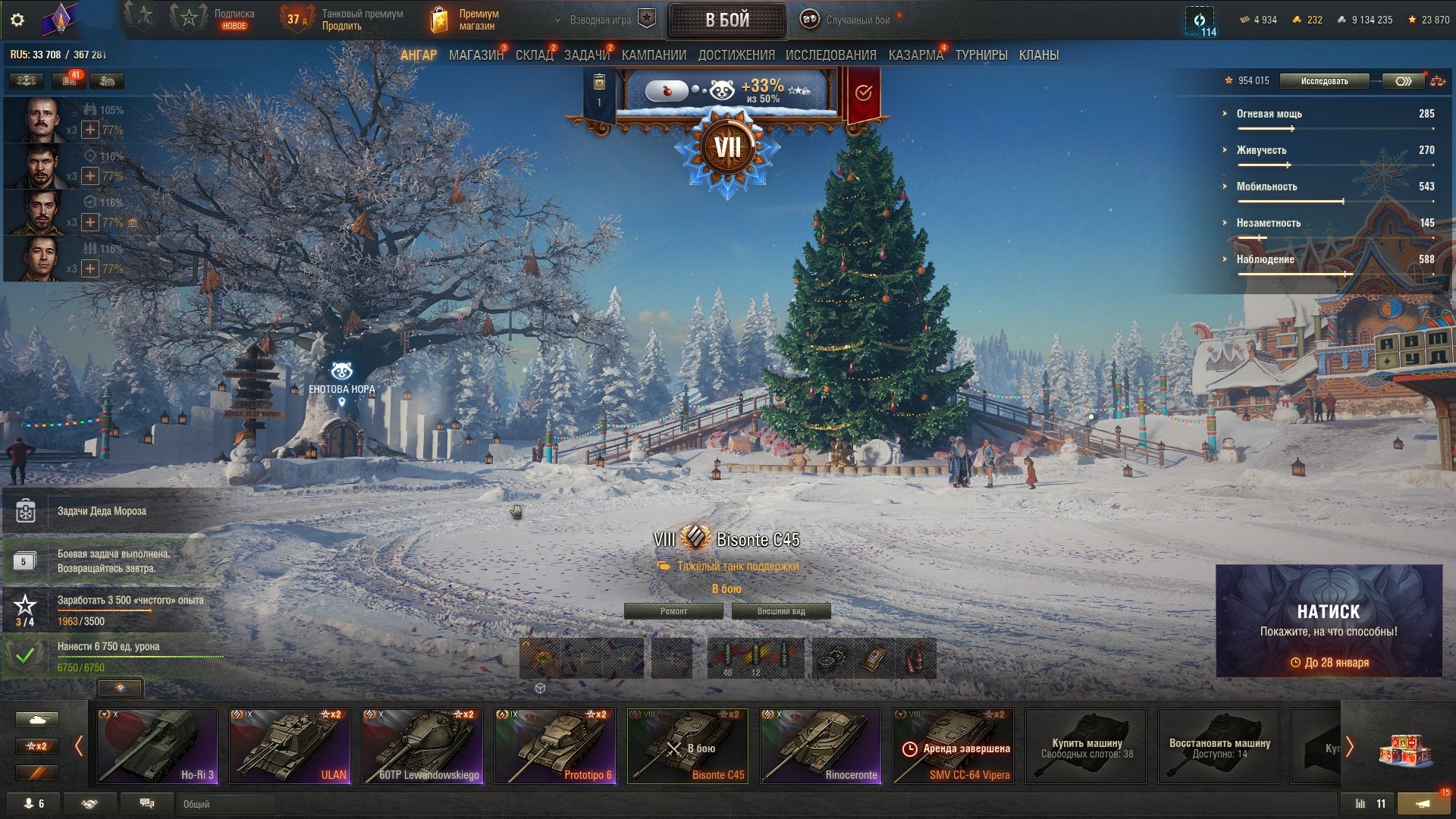Switch to the МАГАЗИН tab
Image resolution: width=1456 pixels, height=819 pixels.
[x=475, y=55]
